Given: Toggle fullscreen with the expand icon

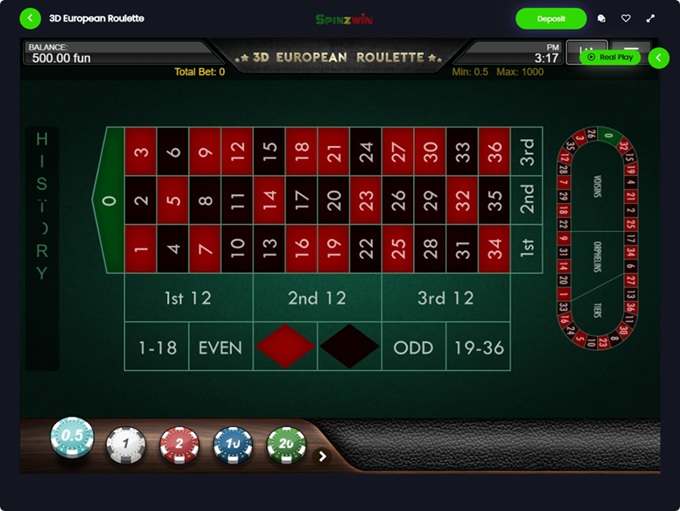Looking at the screenshot, I should [652, 18].
